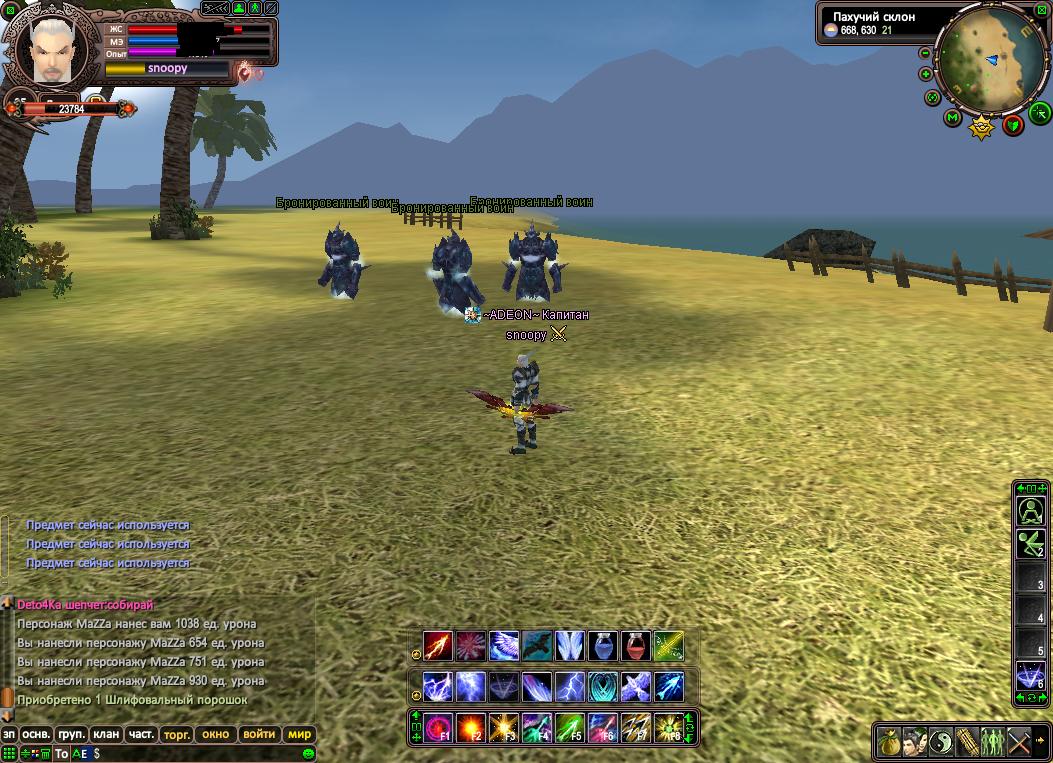This screenshot has height=763, width=1053.
Task: Cast the F5 green arrow skill
Action: tap(570, 727)
